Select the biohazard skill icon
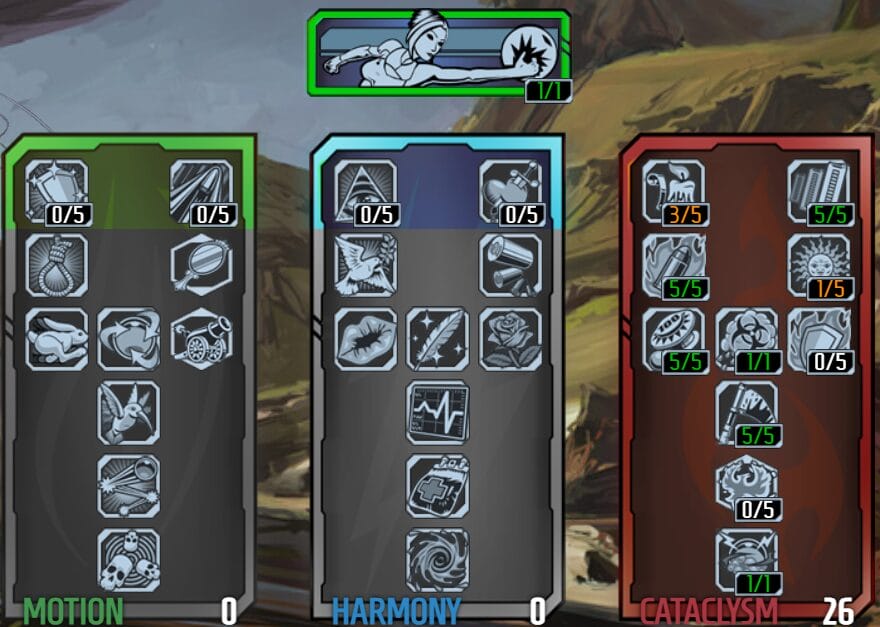 point(746,338)
